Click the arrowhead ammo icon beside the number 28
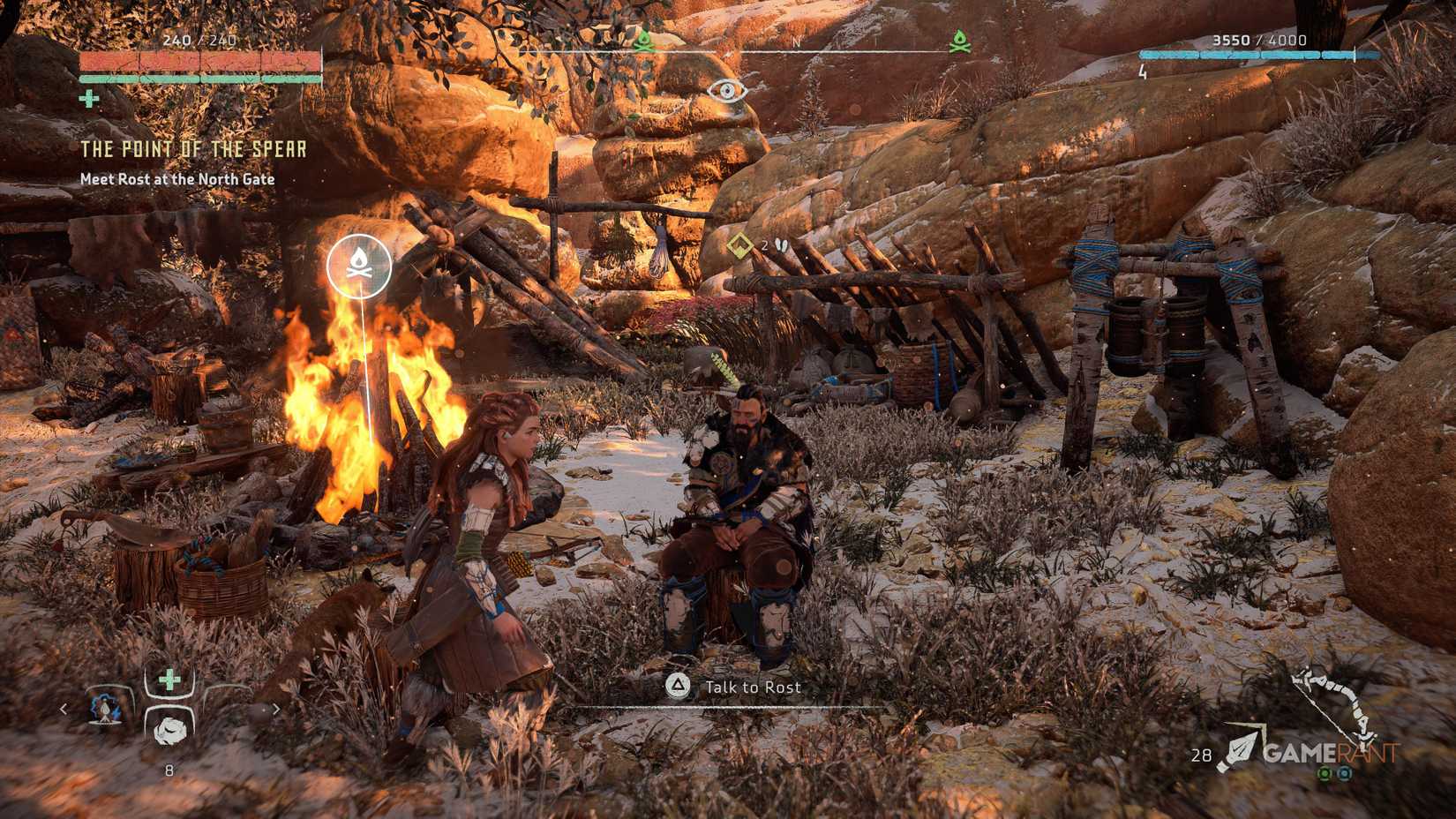 click(1241, 748)
